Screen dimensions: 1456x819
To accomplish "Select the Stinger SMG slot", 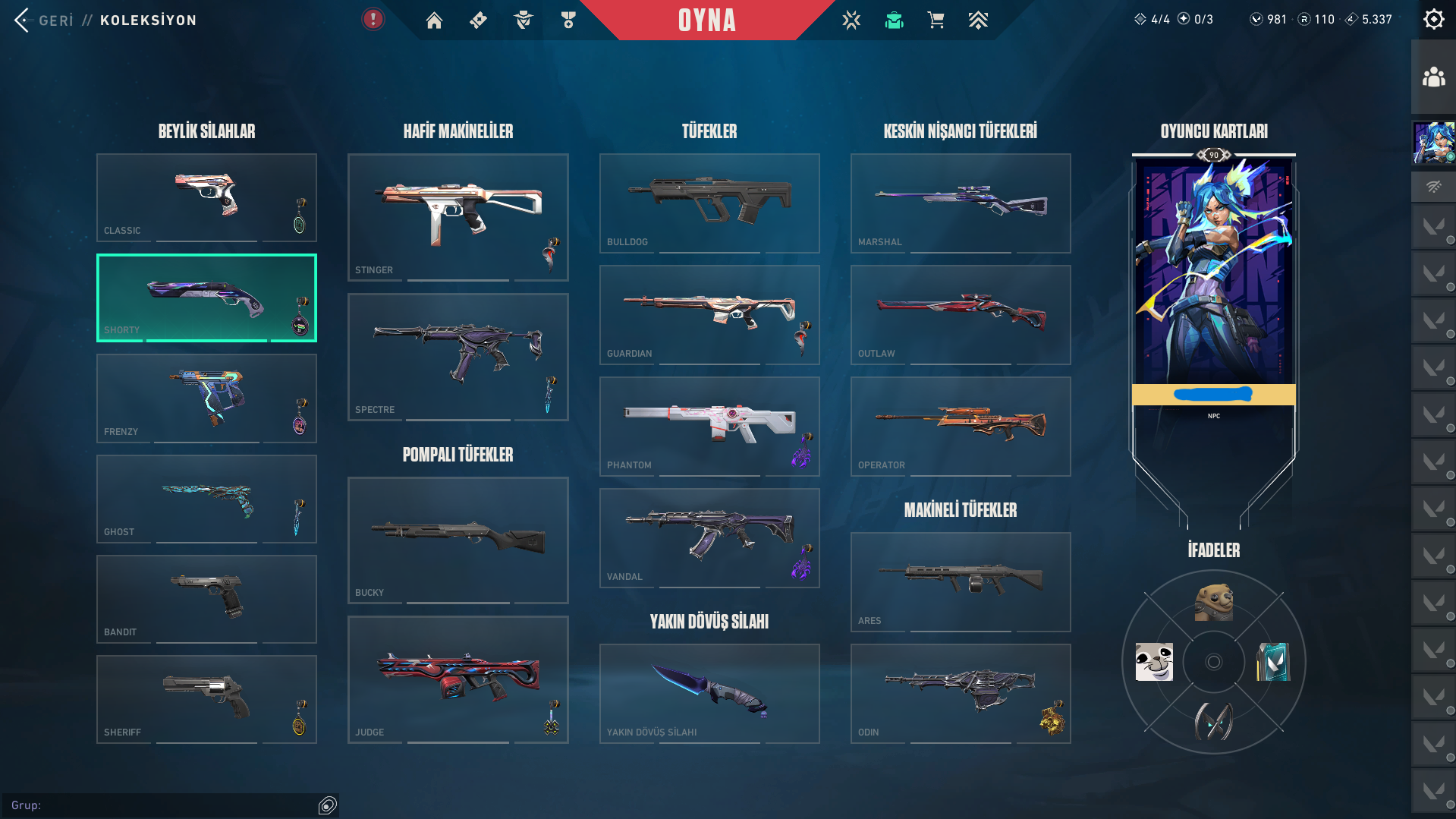I will click(458, 217).
